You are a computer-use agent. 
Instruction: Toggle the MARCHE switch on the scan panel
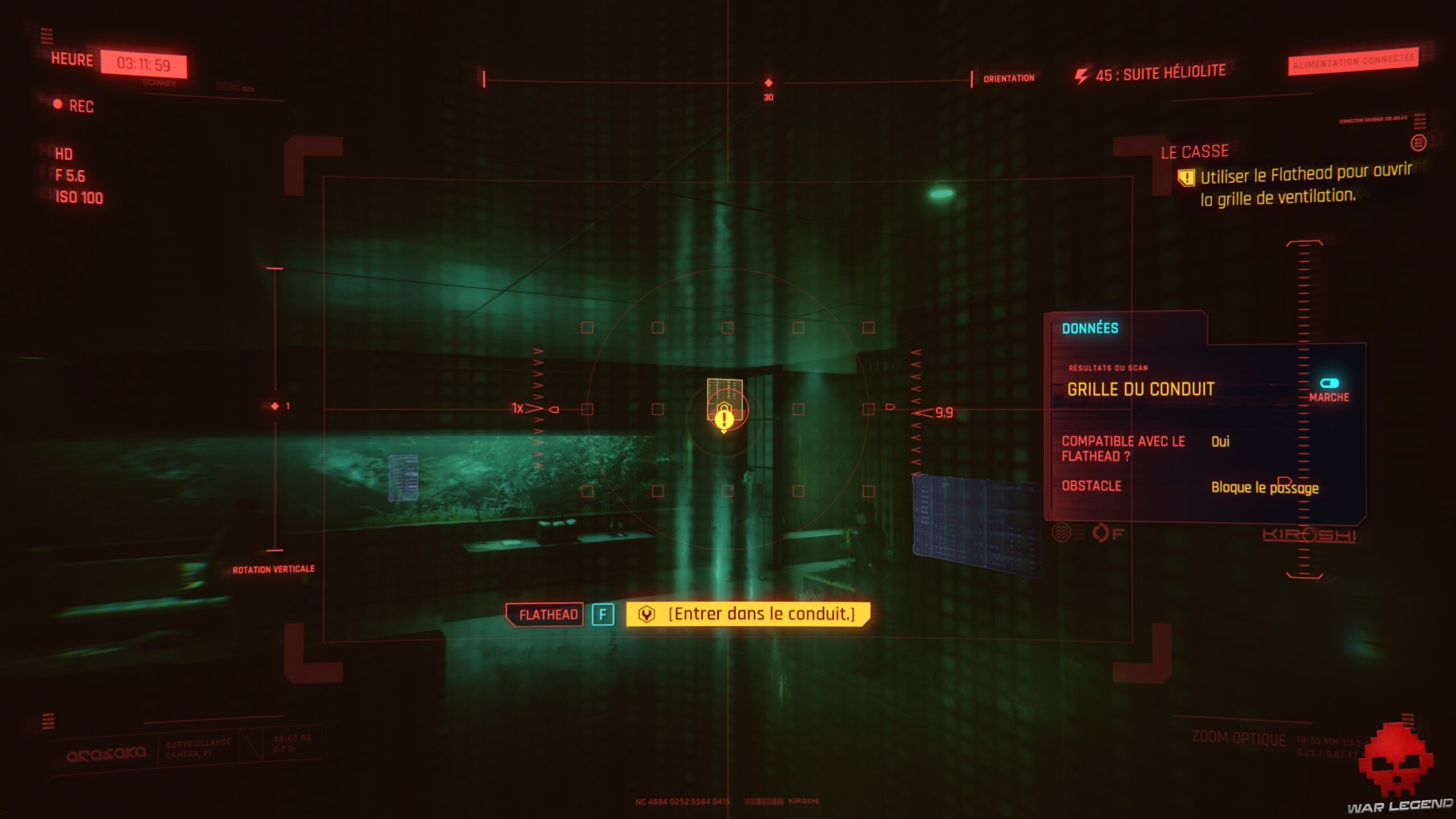1329,383
